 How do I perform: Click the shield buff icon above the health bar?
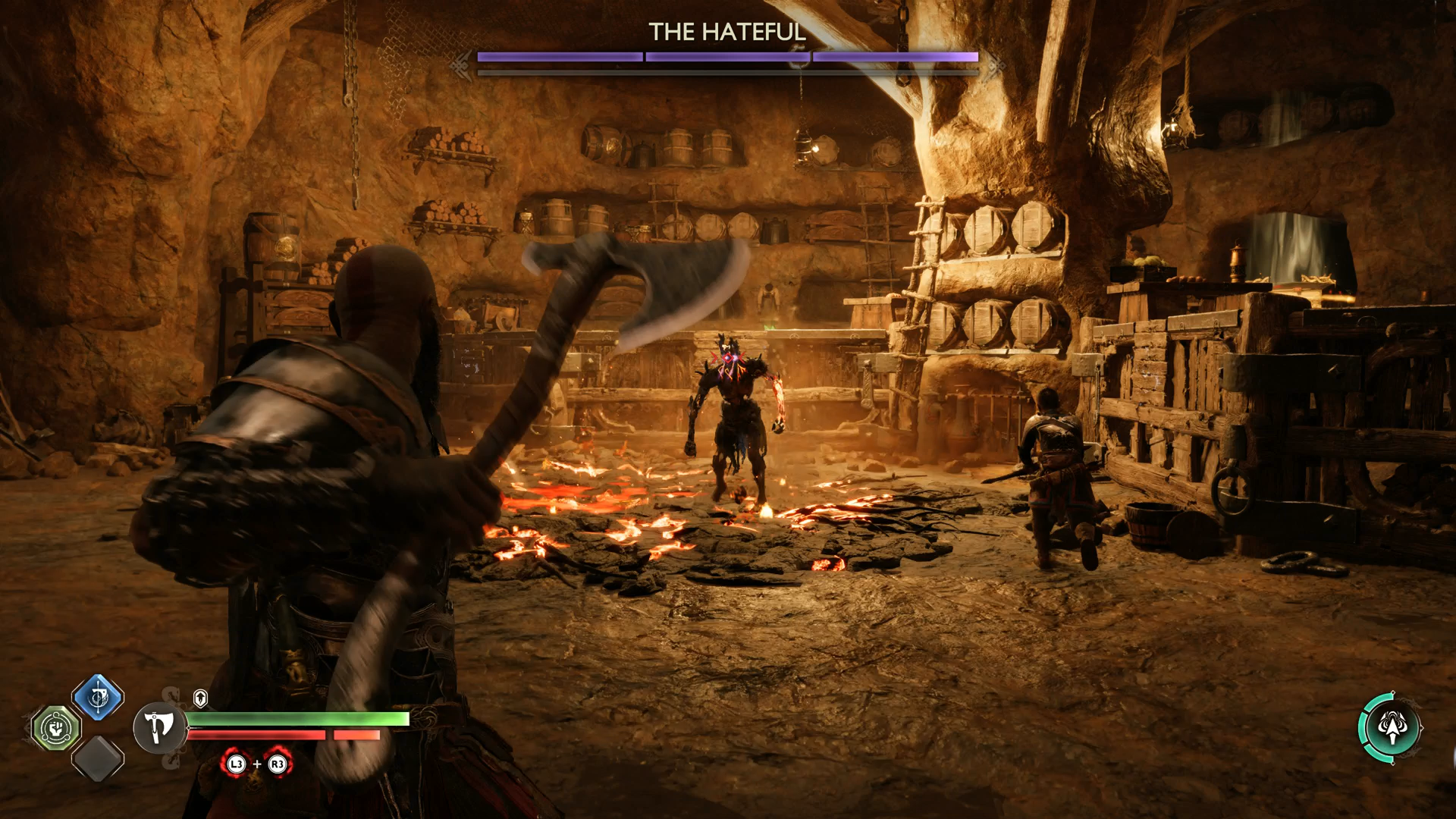tap(200, 698)
